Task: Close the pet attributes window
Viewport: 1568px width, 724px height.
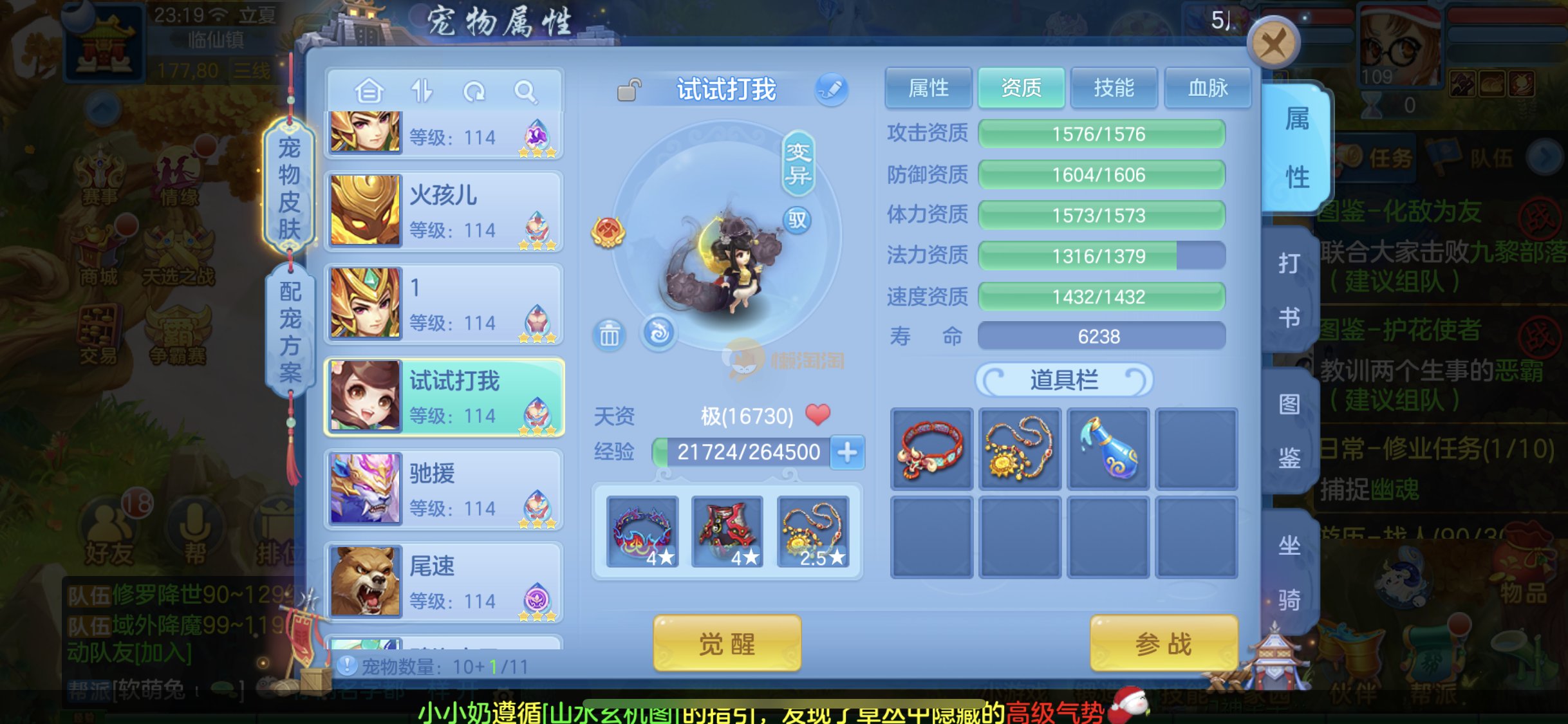Action: pyautogui.click(x=1273, y=44)
